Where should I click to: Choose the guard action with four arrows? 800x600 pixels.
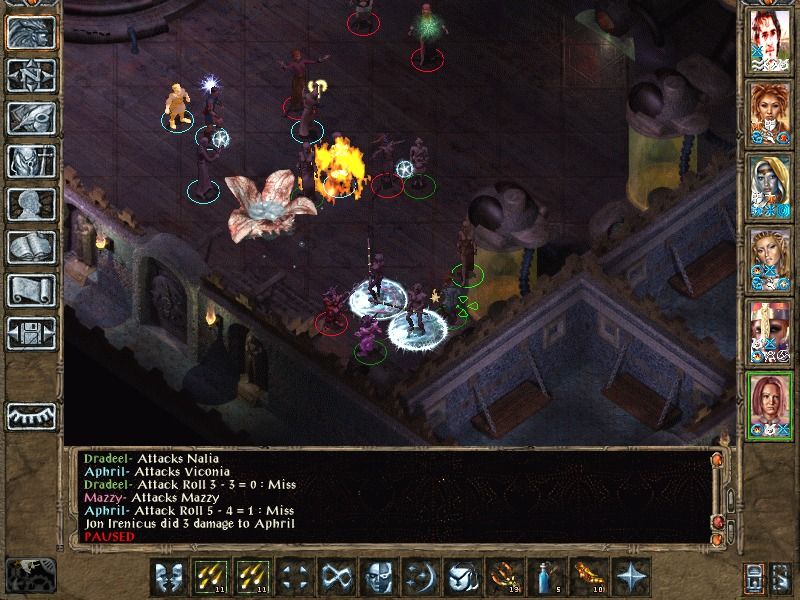point(295,578)
